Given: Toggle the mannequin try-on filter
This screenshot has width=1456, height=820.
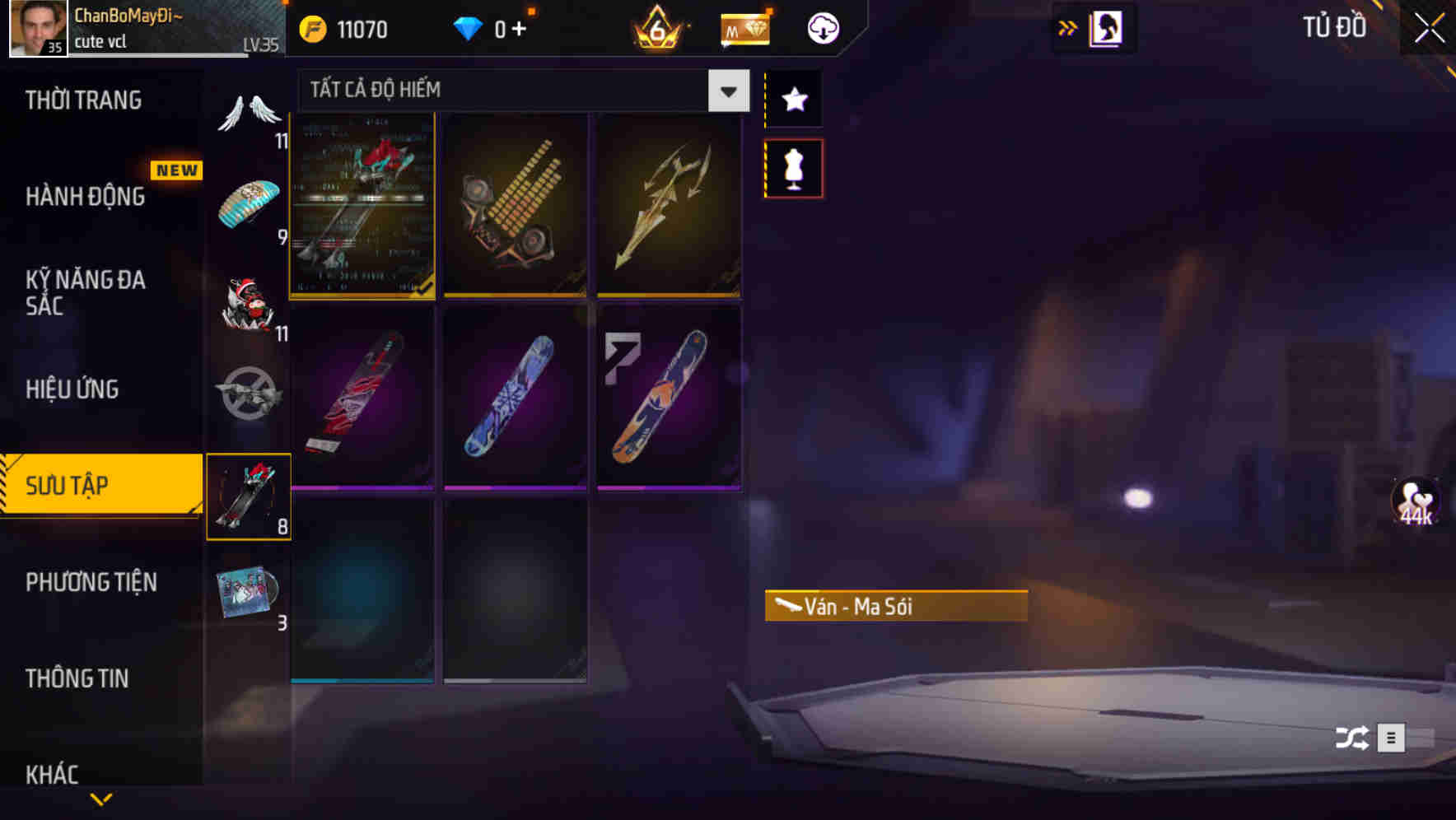Looking at the screenshot, I should pyautogui.click(x=793, y=167).
